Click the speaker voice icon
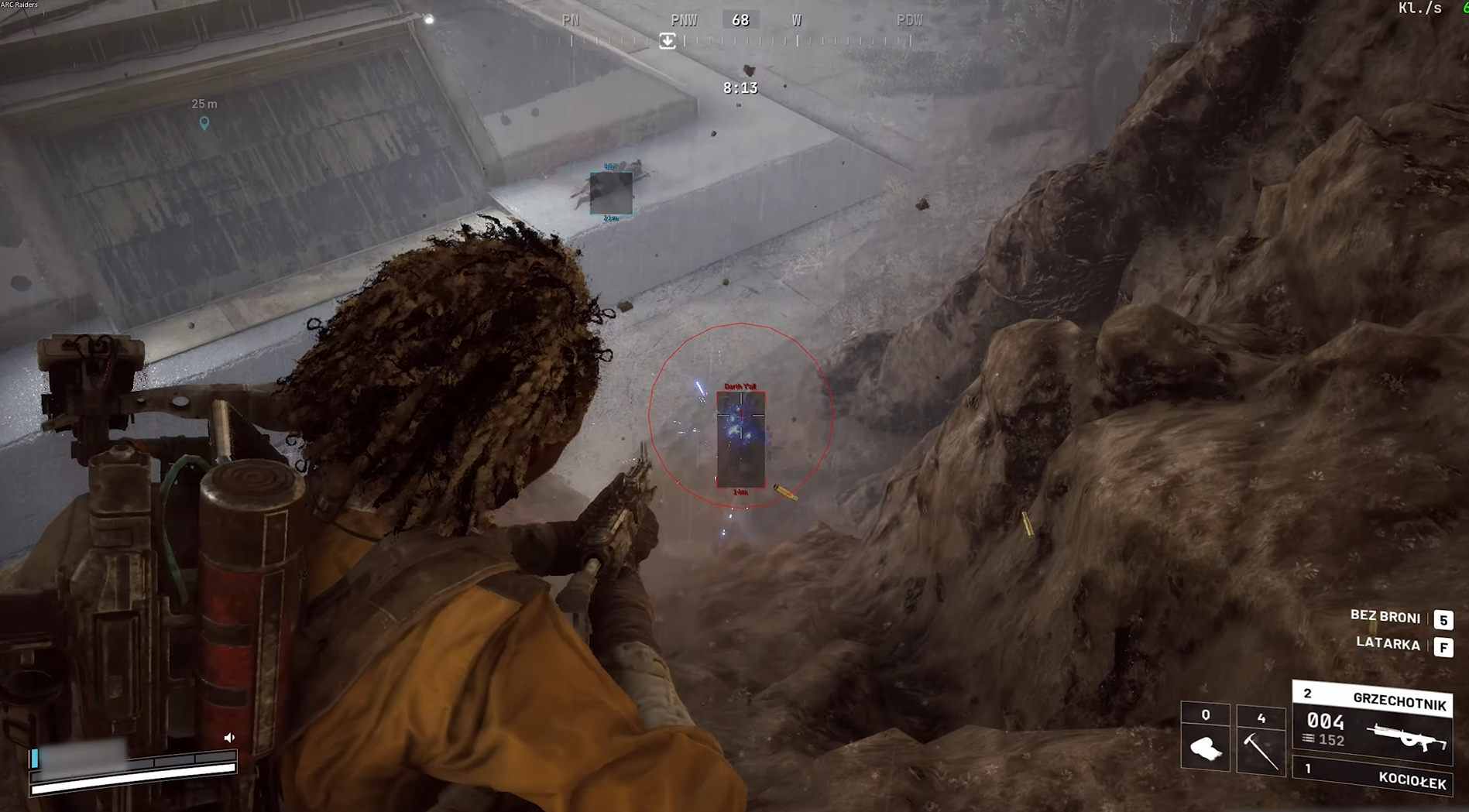 (229, 738)
